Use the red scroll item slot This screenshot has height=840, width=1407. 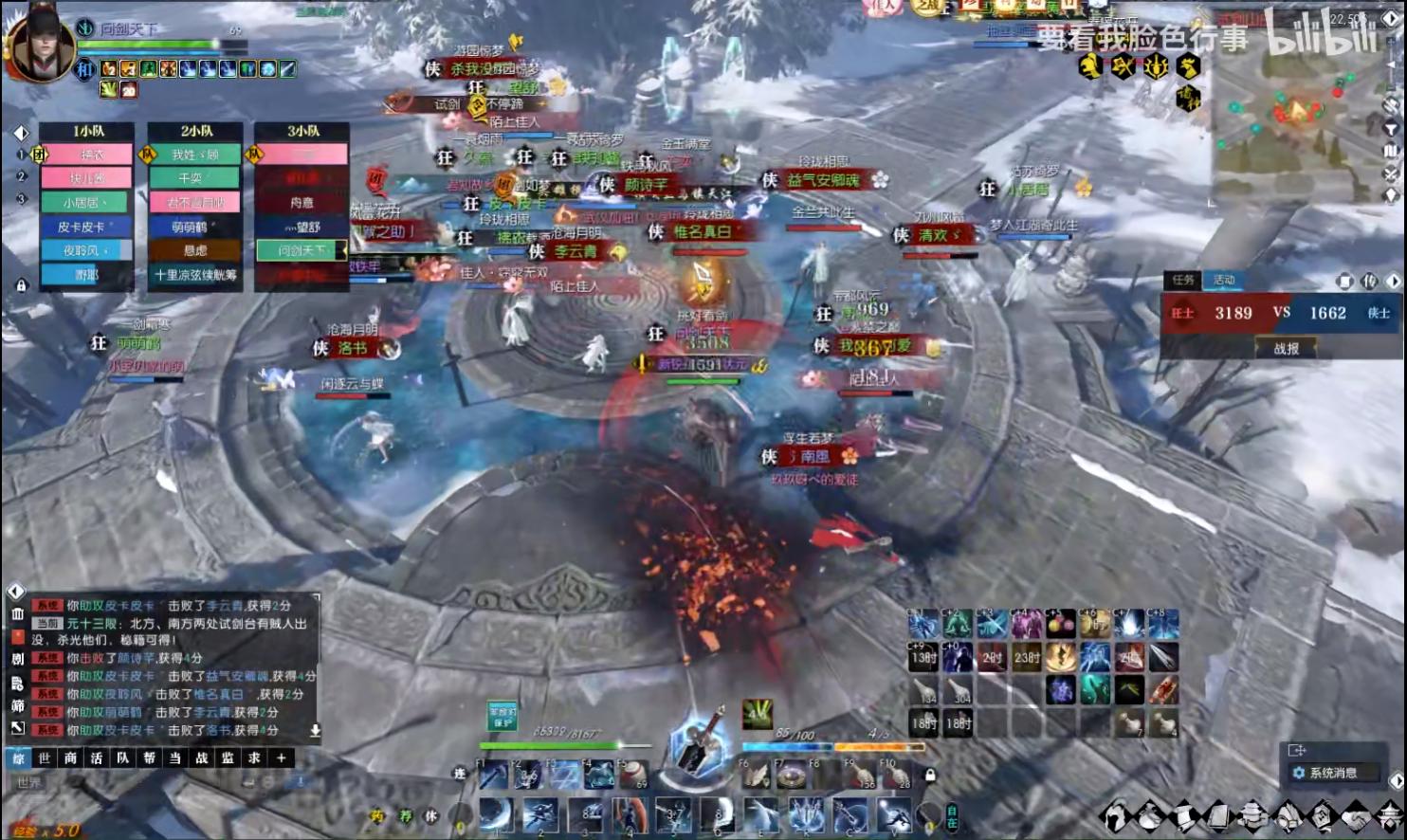point(1164,689)
